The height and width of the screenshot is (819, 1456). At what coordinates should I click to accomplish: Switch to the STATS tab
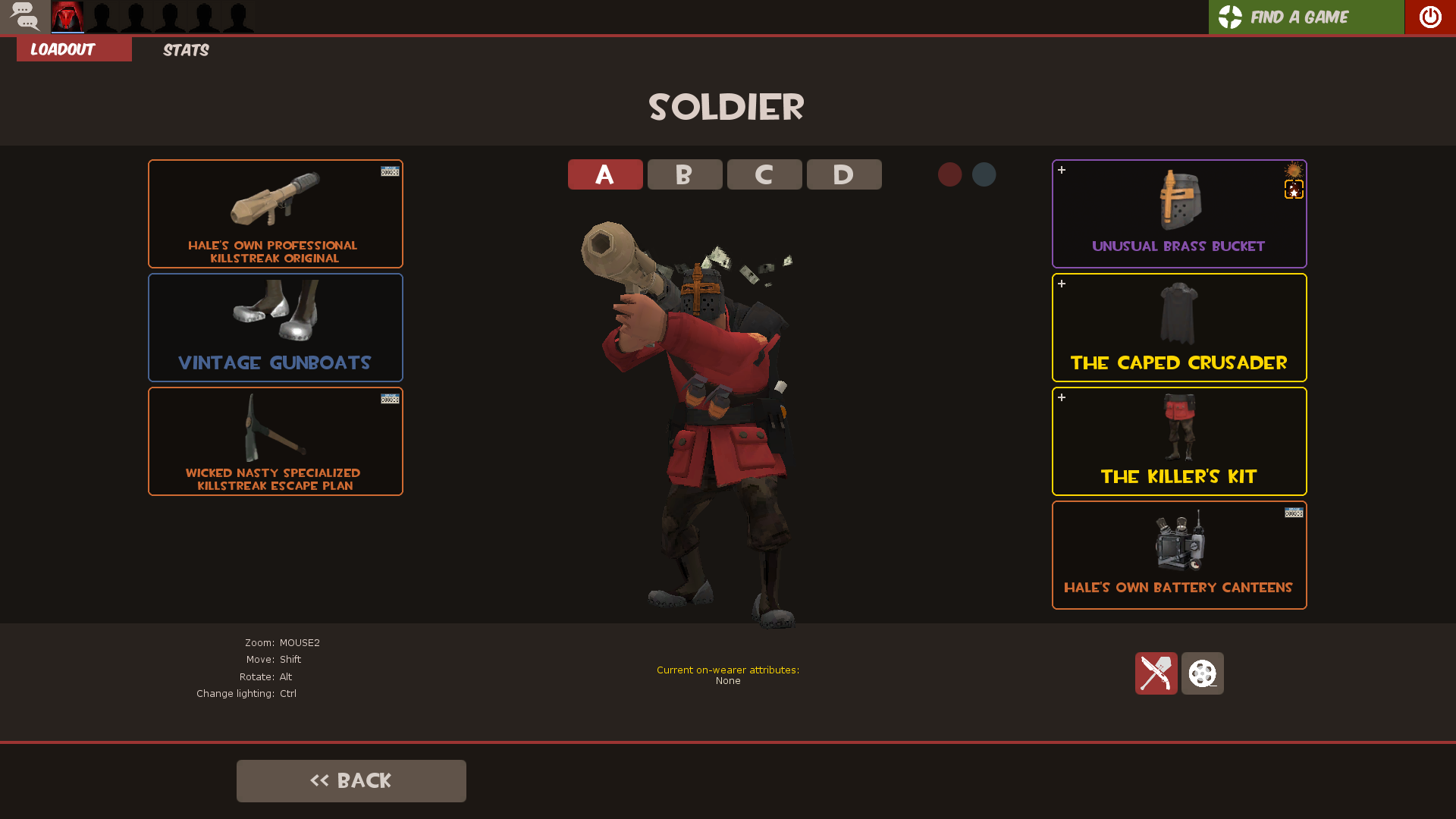(x=185, y=50)
